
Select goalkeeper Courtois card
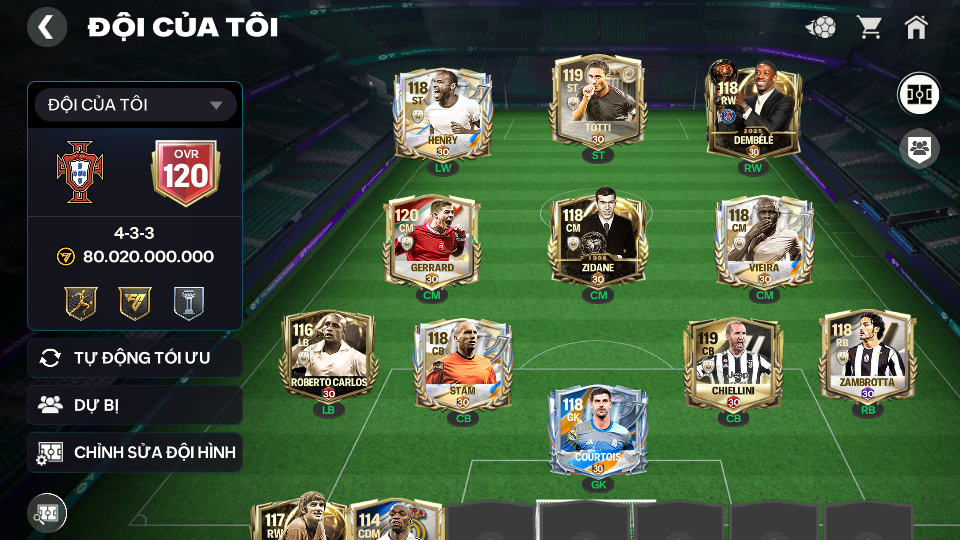[598, 432]
